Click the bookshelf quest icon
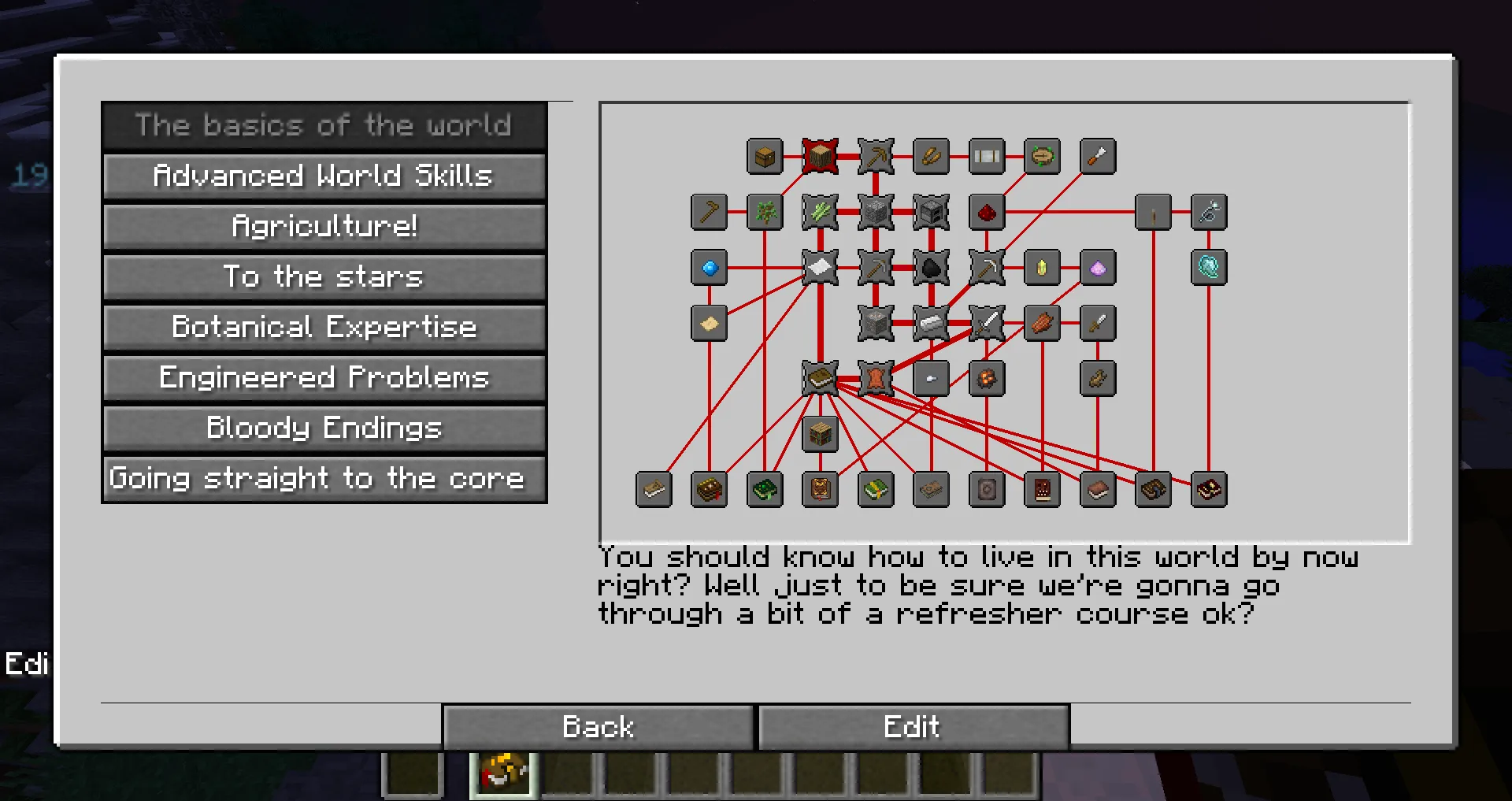Image resolution: width=1512 pixels, height=801 pixels. click(820, 435)
